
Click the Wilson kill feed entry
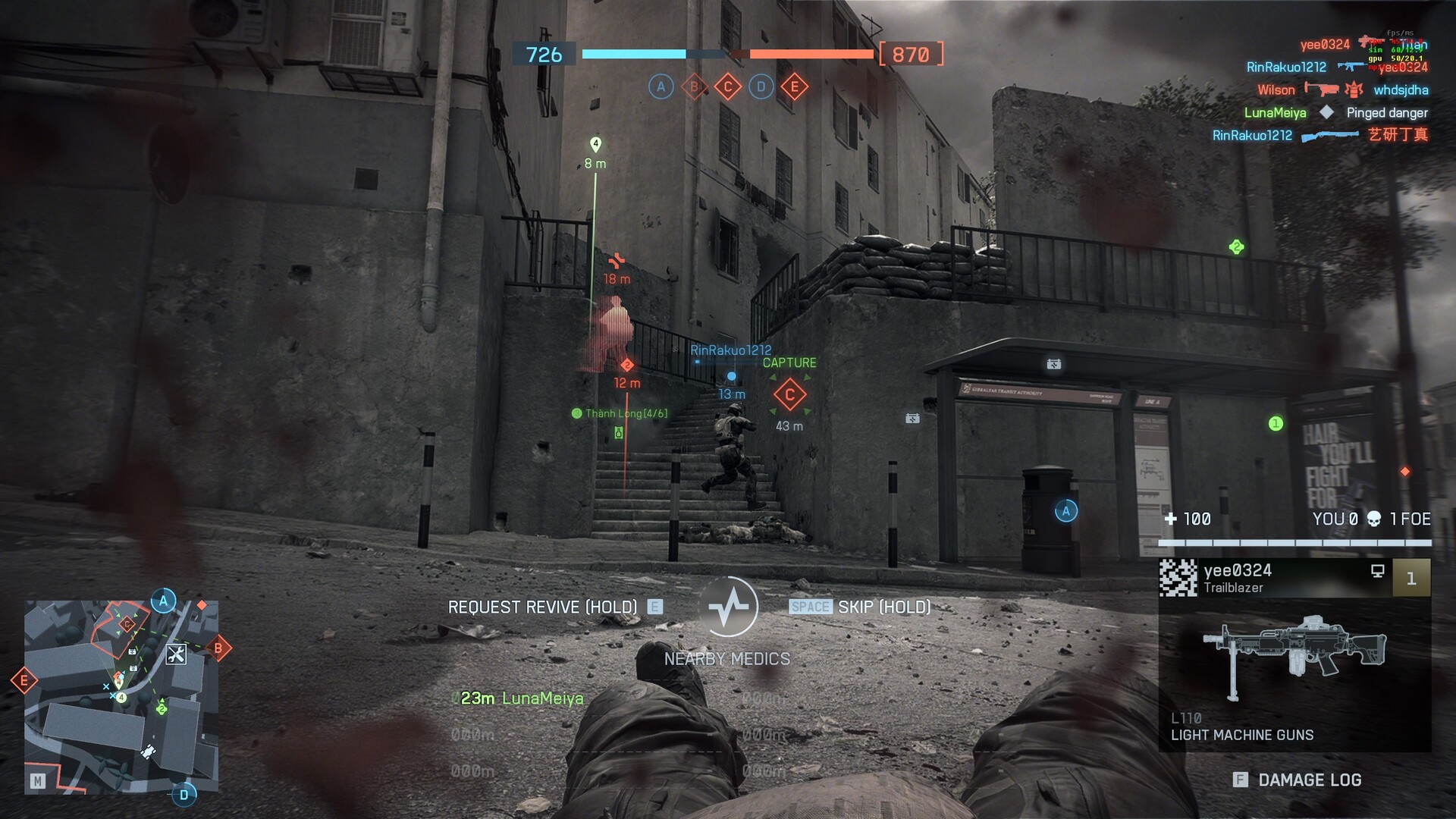tap(1342, 90)
